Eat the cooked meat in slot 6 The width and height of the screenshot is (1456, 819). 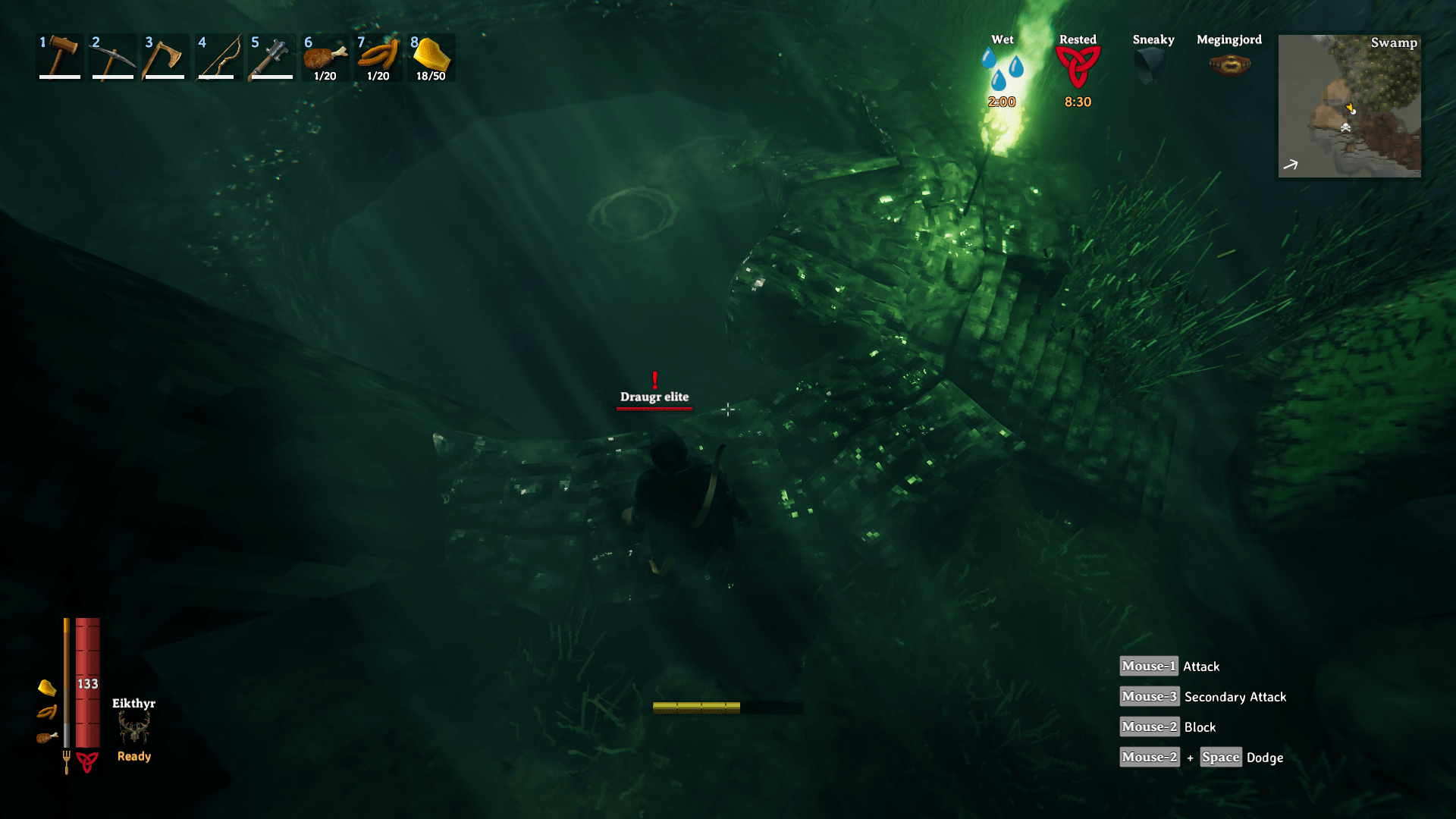point(325,57)
